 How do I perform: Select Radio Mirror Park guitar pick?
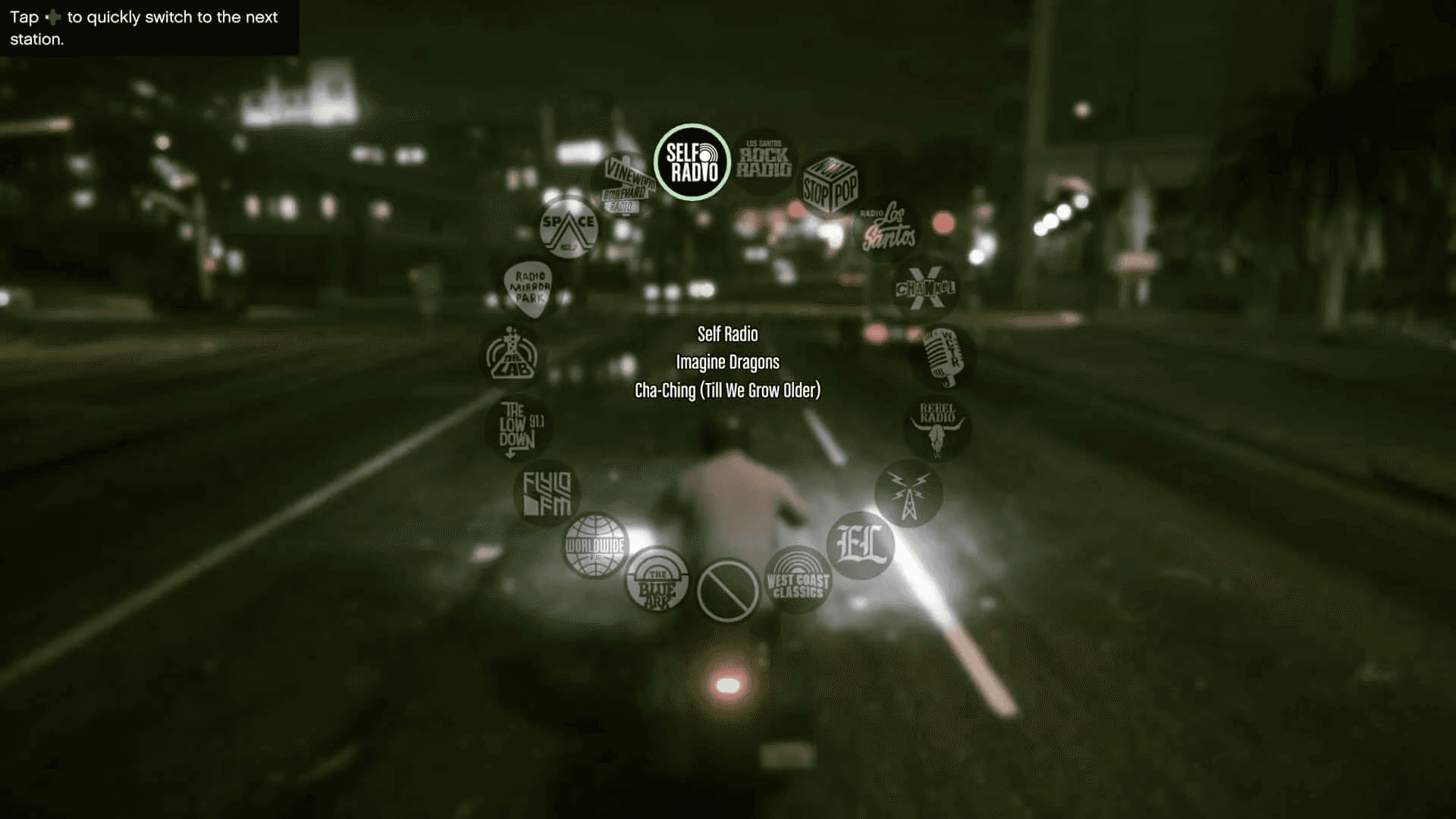pos(532,289)
